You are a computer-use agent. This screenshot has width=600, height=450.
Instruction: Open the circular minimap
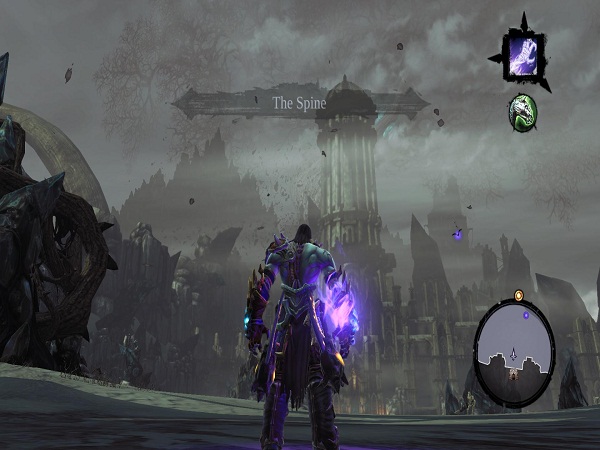513,343
